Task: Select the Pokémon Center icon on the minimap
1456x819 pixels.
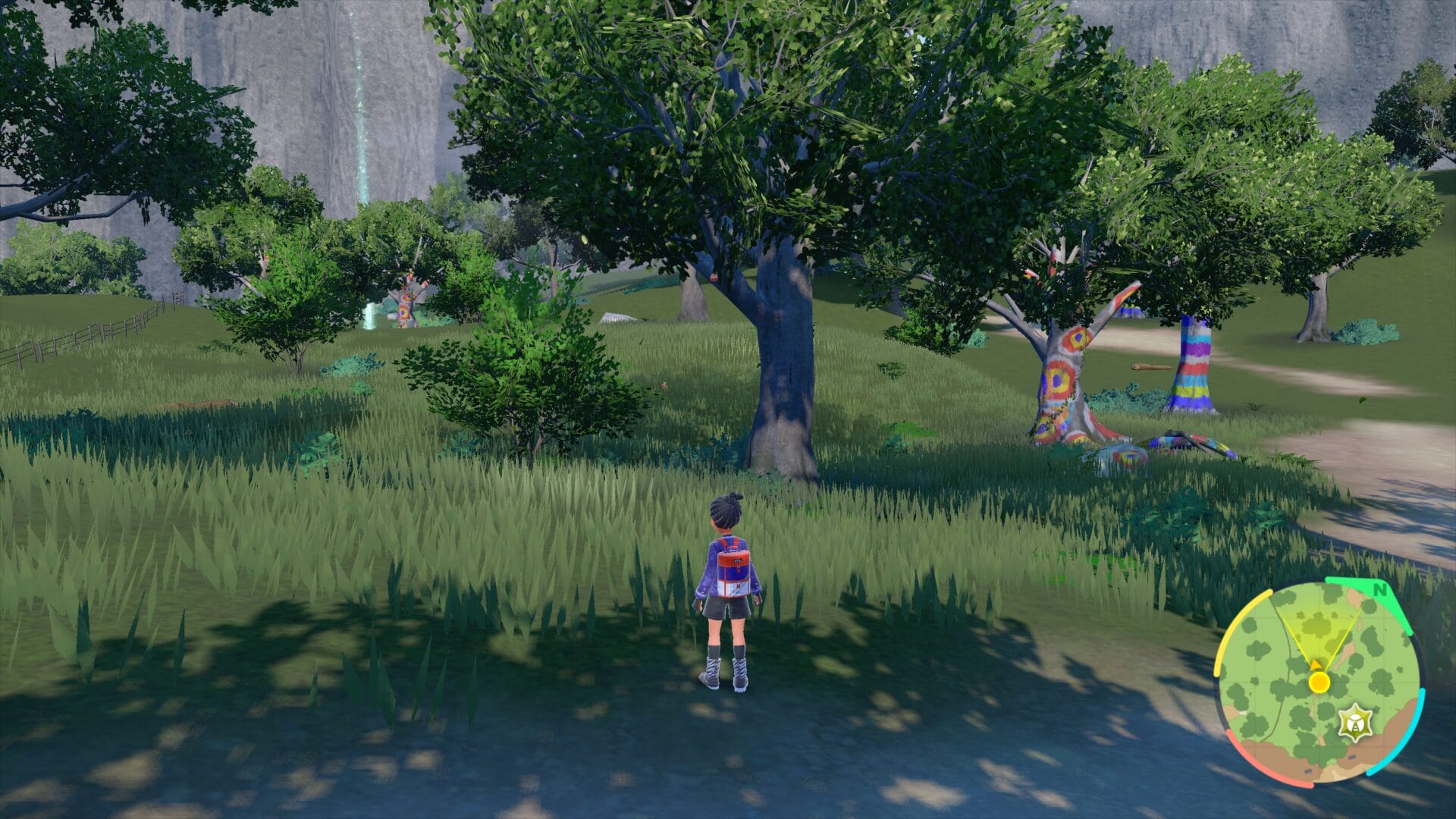Action: pos(1357,722)
